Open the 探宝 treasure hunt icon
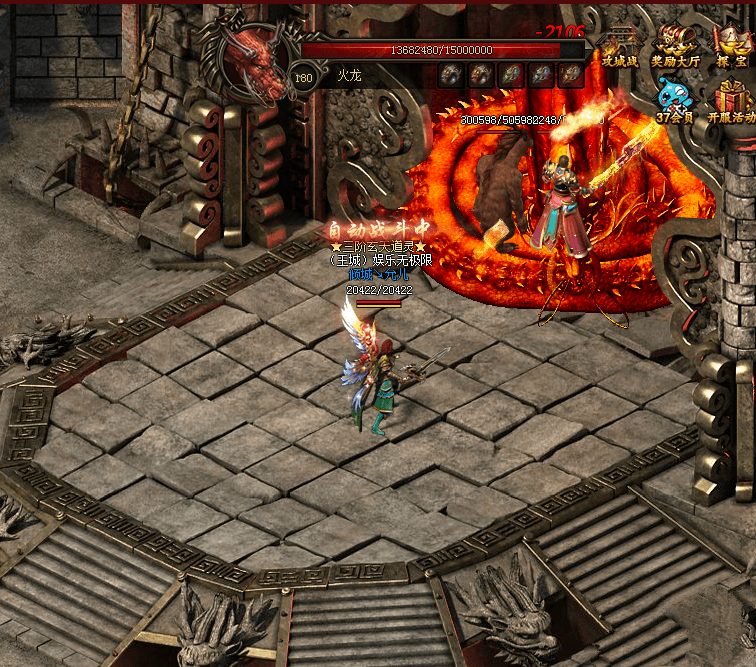This screenshot has width=756, height=667. tap(732, 46)
